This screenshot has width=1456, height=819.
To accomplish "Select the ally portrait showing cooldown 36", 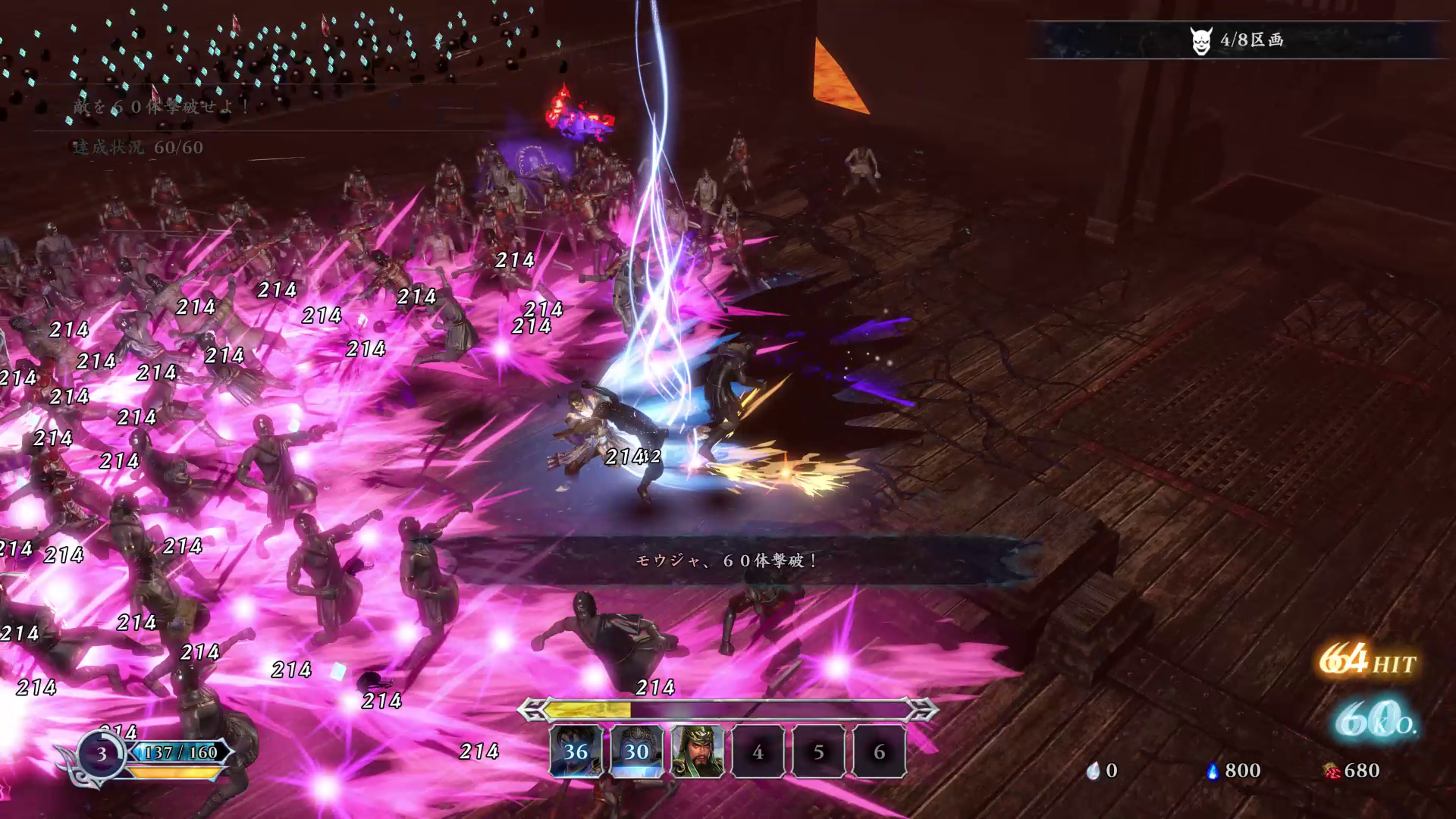I will click(576, 751).
